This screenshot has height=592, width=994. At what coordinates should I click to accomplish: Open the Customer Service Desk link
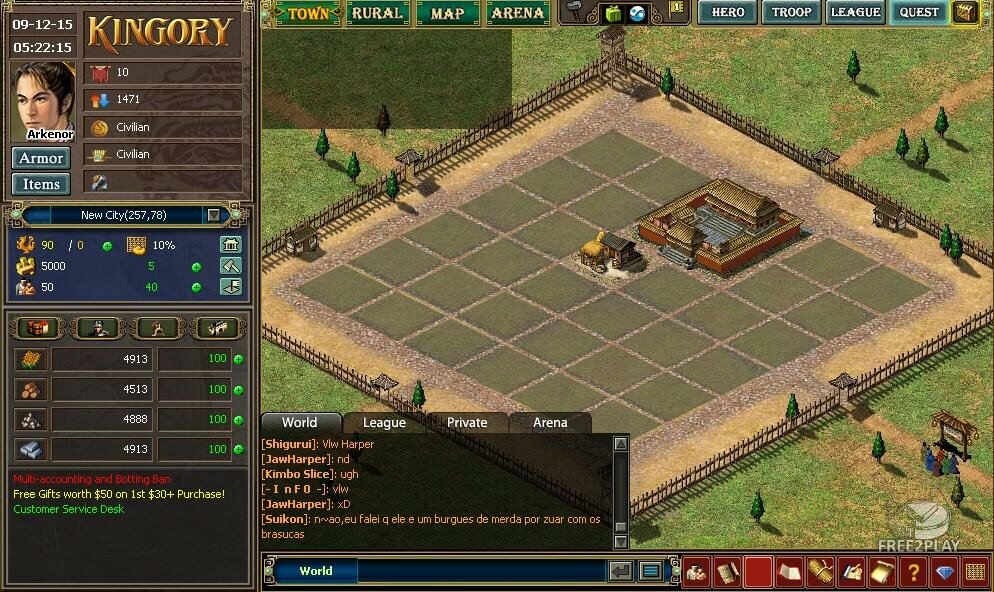pyautogui.click(x=68, y=509)
